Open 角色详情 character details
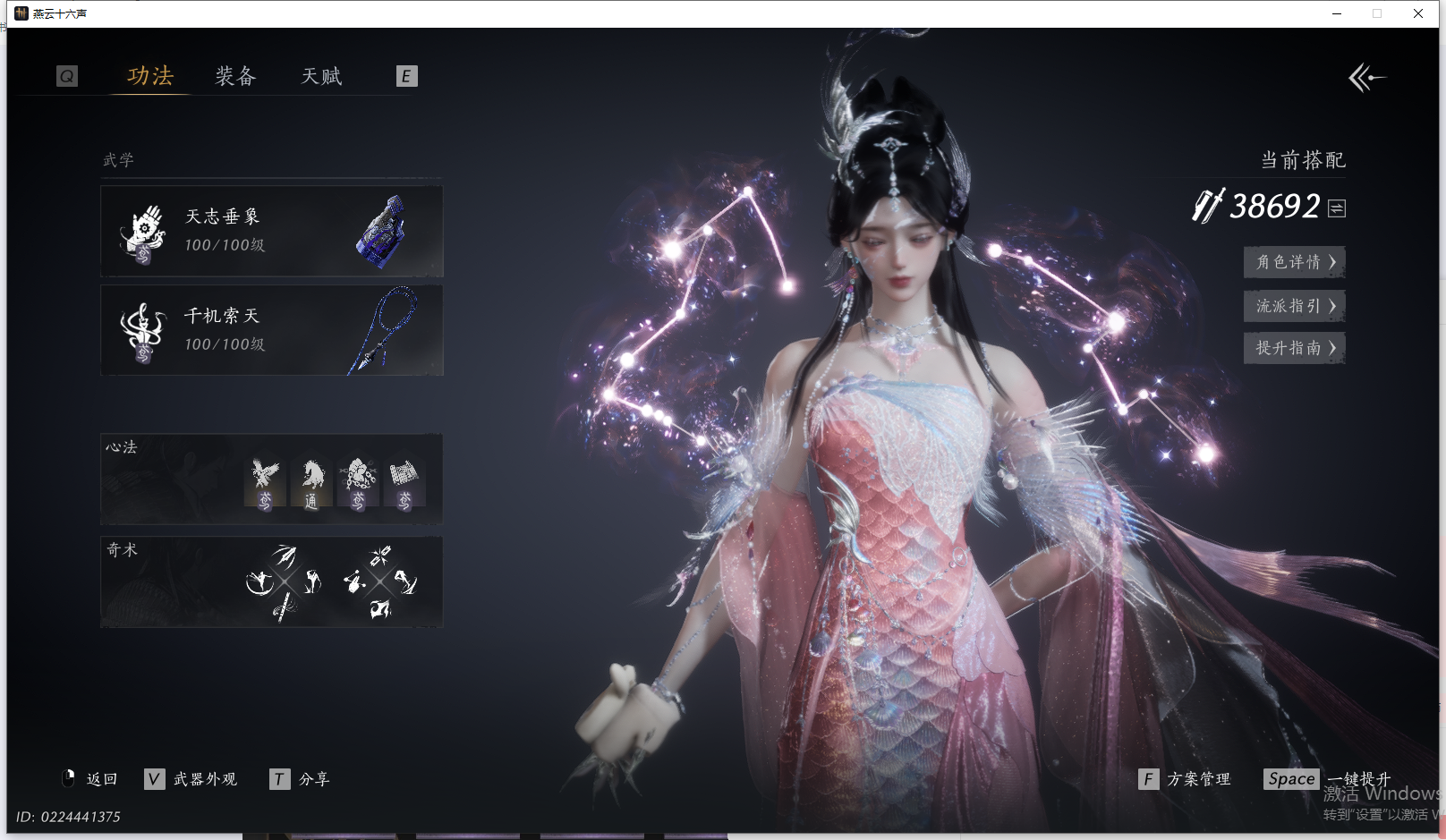The width and height of the screenshot is (1446, 840). click(1294, 262)
